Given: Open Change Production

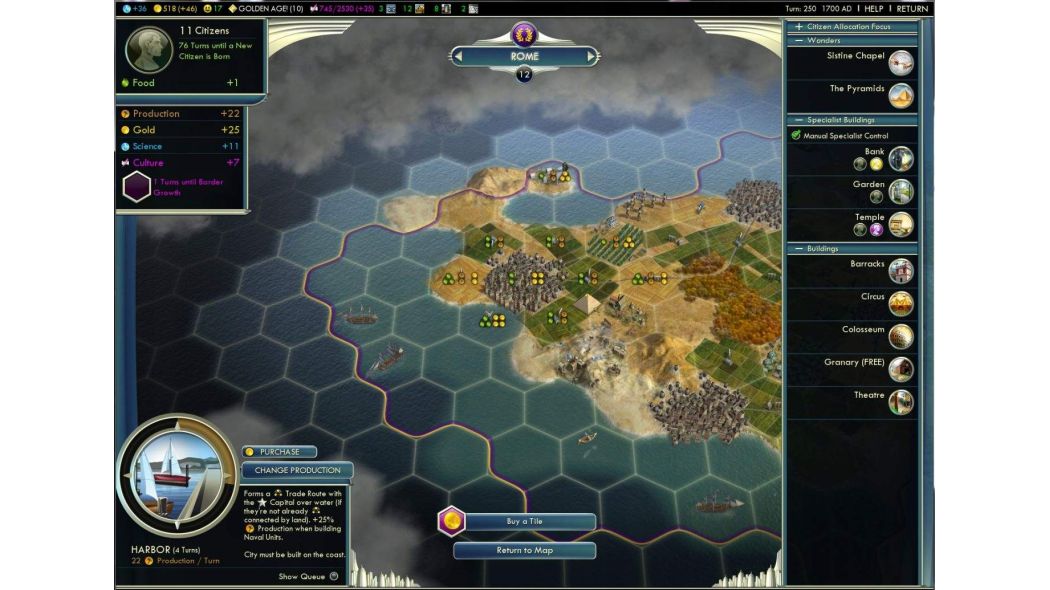Looking at the screenshot, I should [x=297, y=470].
